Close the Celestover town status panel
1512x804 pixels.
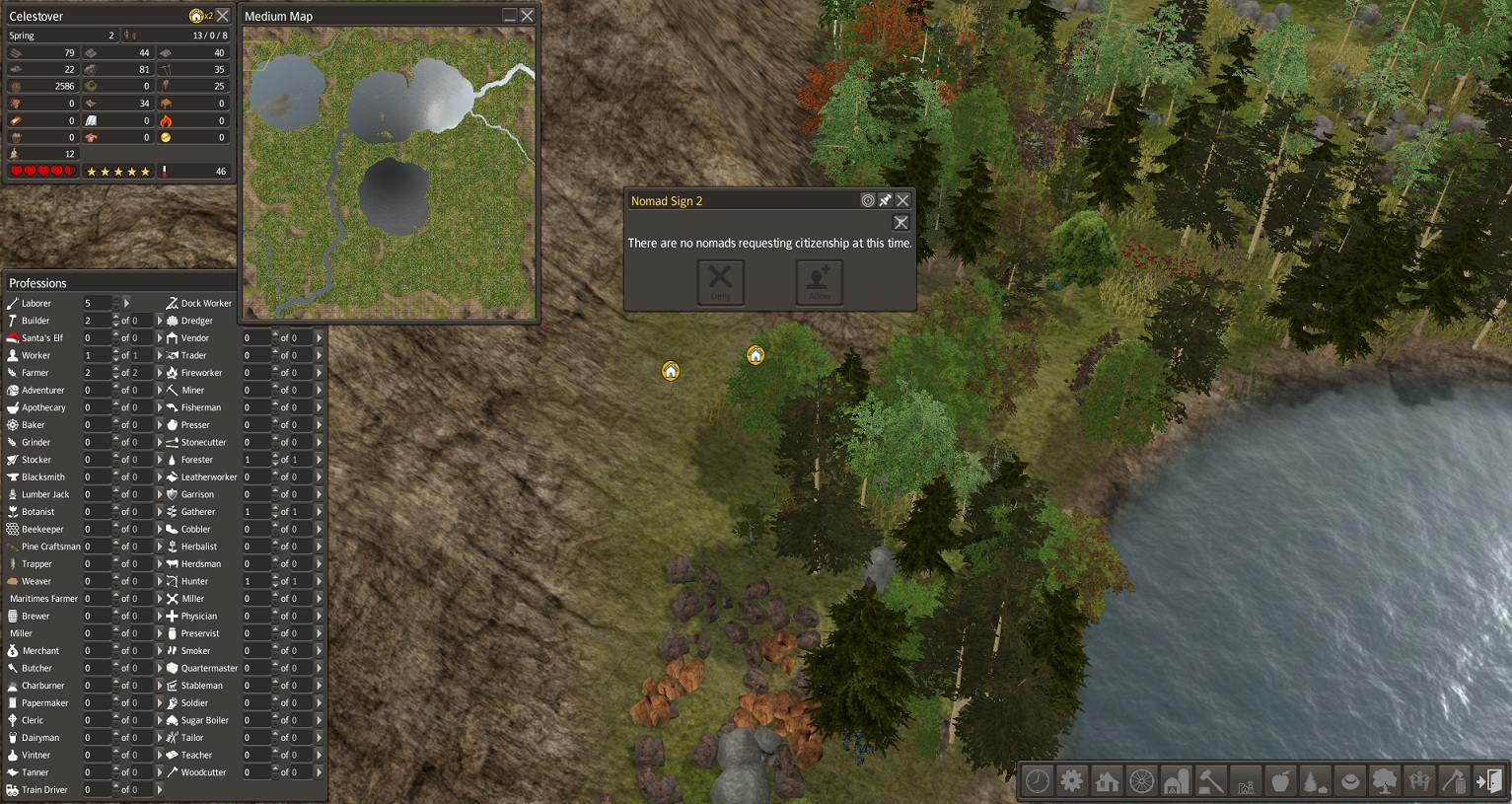(x=223, y=16)
